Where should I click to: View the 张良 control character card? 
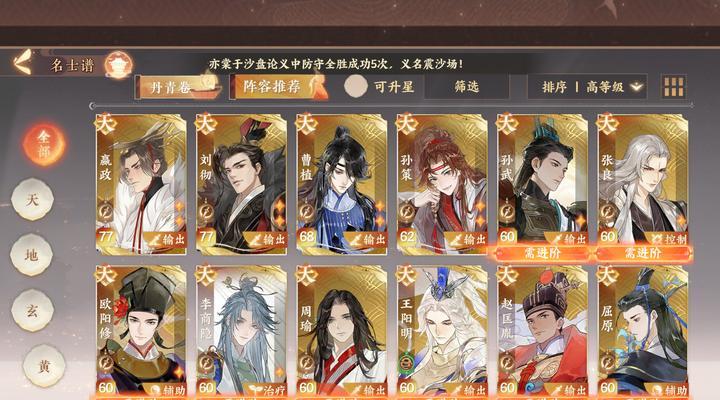(x=642, y=182)
